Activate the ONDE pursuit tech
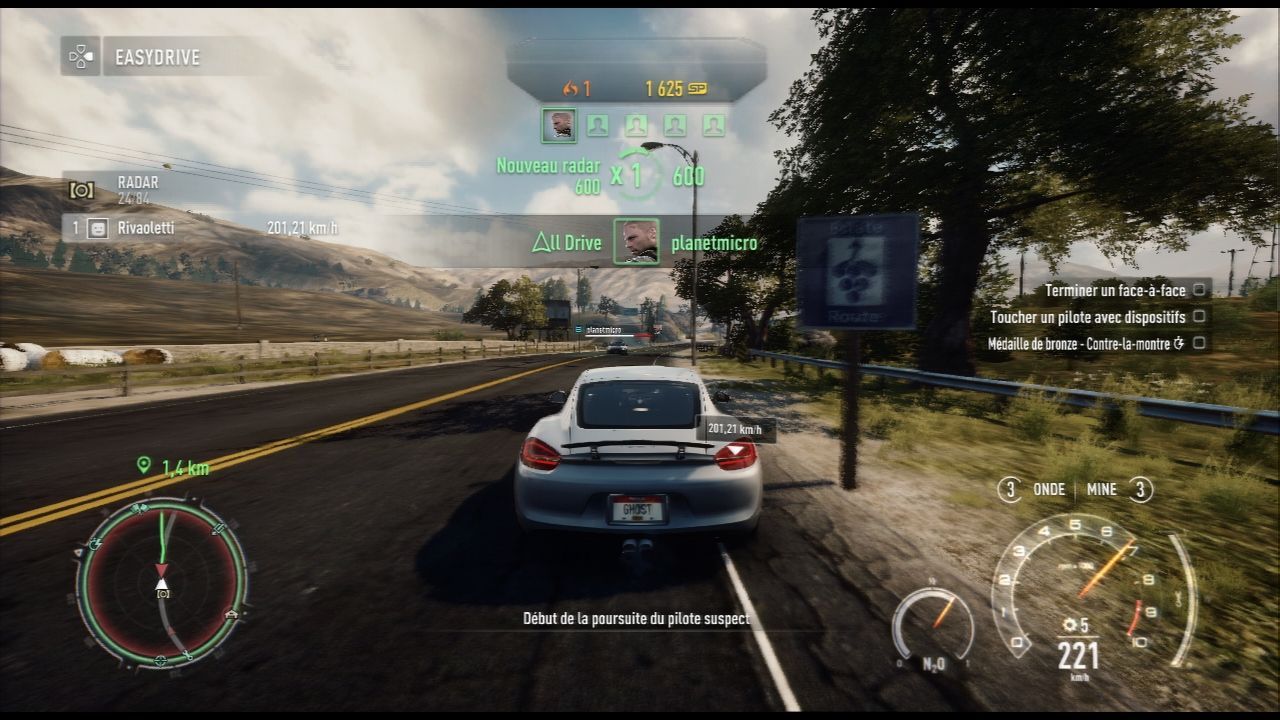Screen dimensions: 1280x720 (x=1036, y=490)
